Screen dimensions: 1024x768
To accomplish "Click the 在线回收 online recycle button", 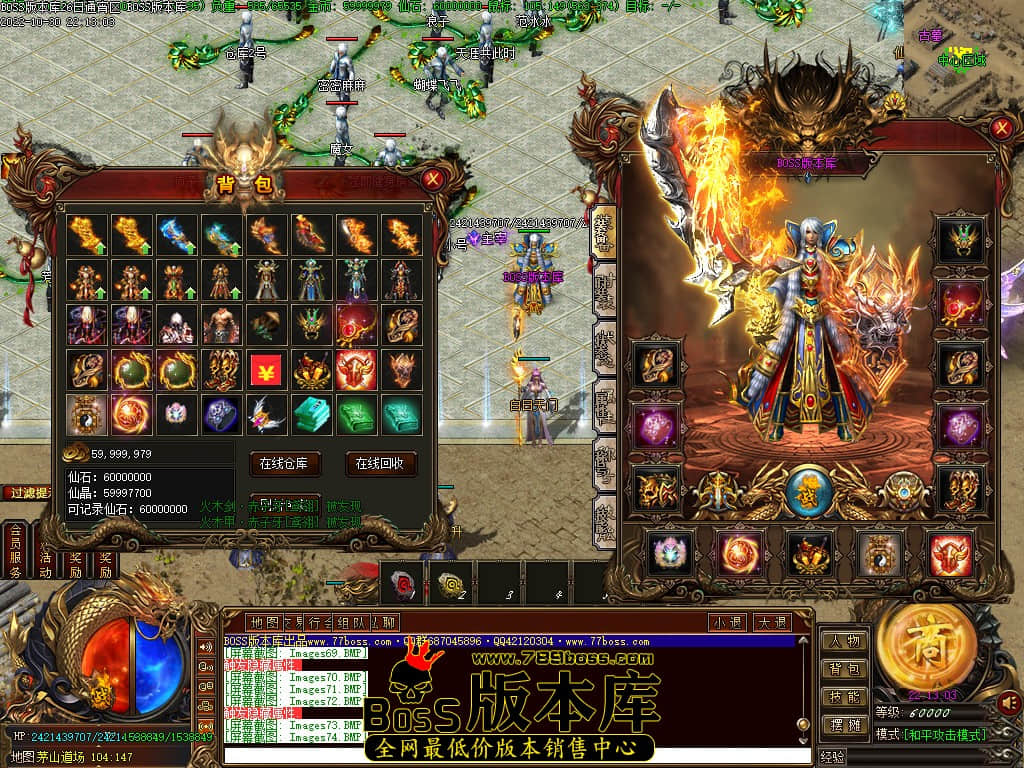I will tap(380, 464).
